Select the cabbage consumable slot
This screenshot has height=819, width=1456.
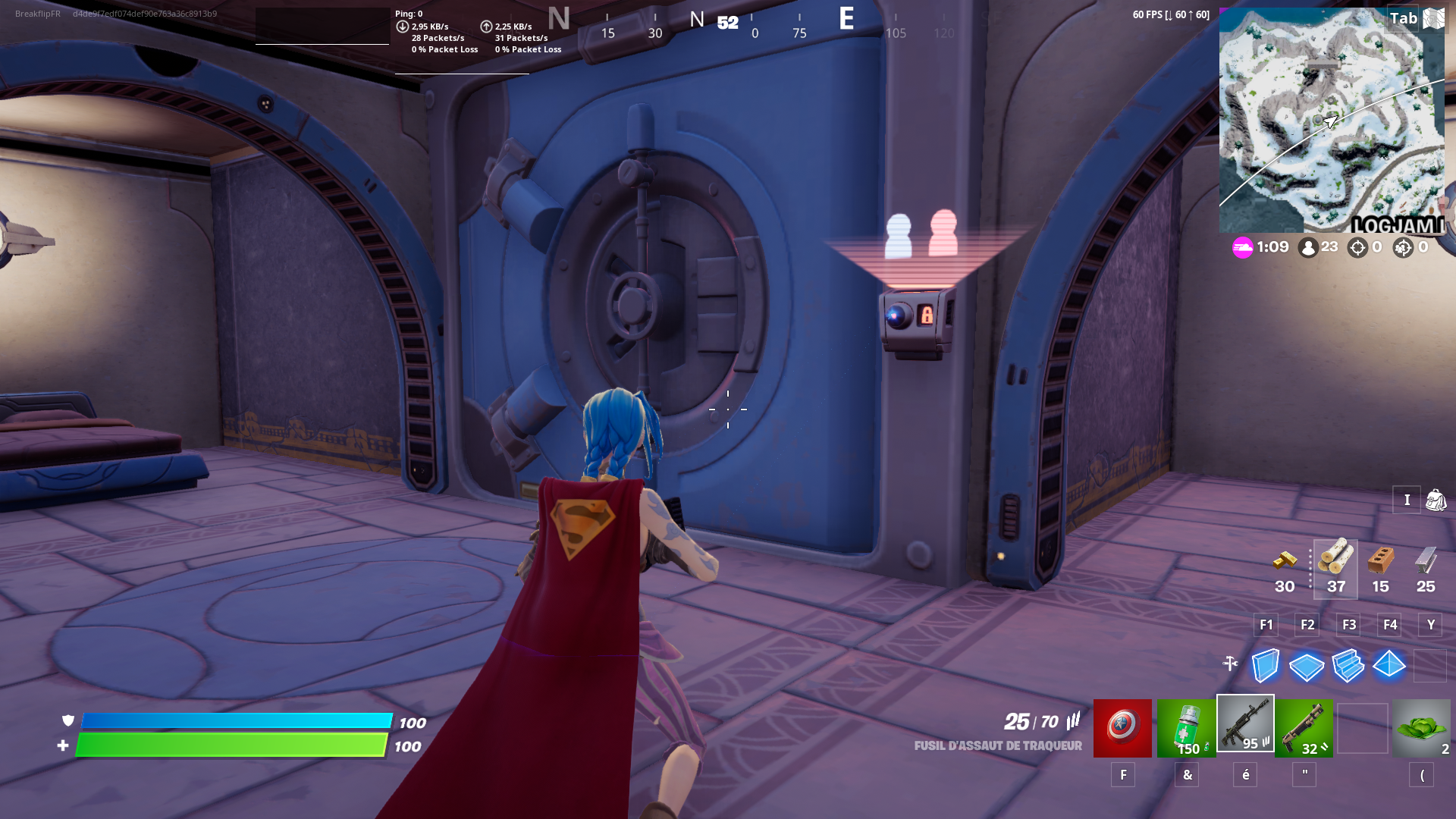point(1429,728)
